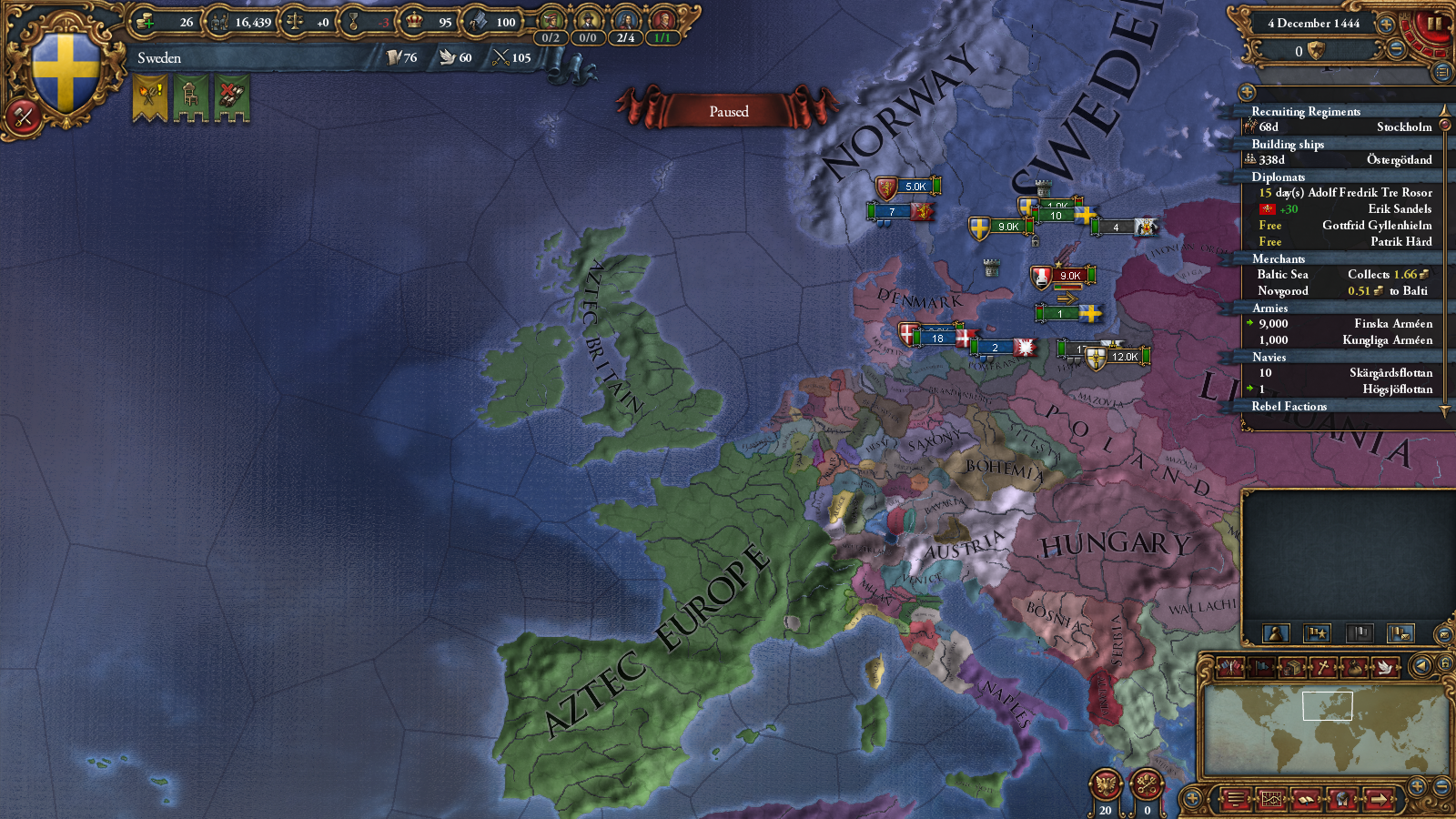1456x819 pixels.
Task: Toggle the outliner list button
Action: pos(1441,72)
